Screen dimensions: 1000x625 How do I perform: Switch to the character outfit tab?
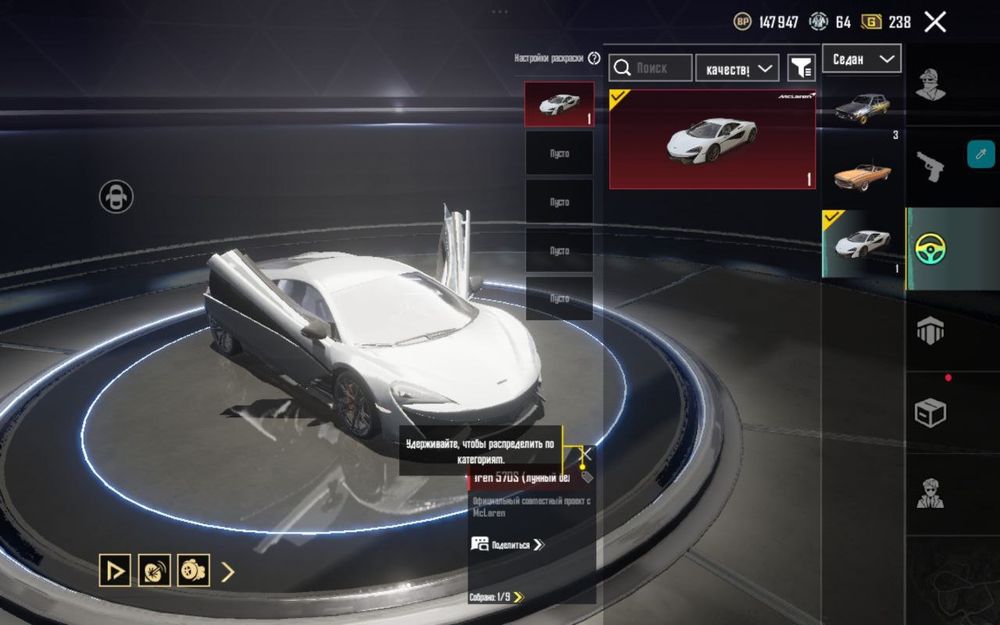pyautogui.click(x=930, y=86)
